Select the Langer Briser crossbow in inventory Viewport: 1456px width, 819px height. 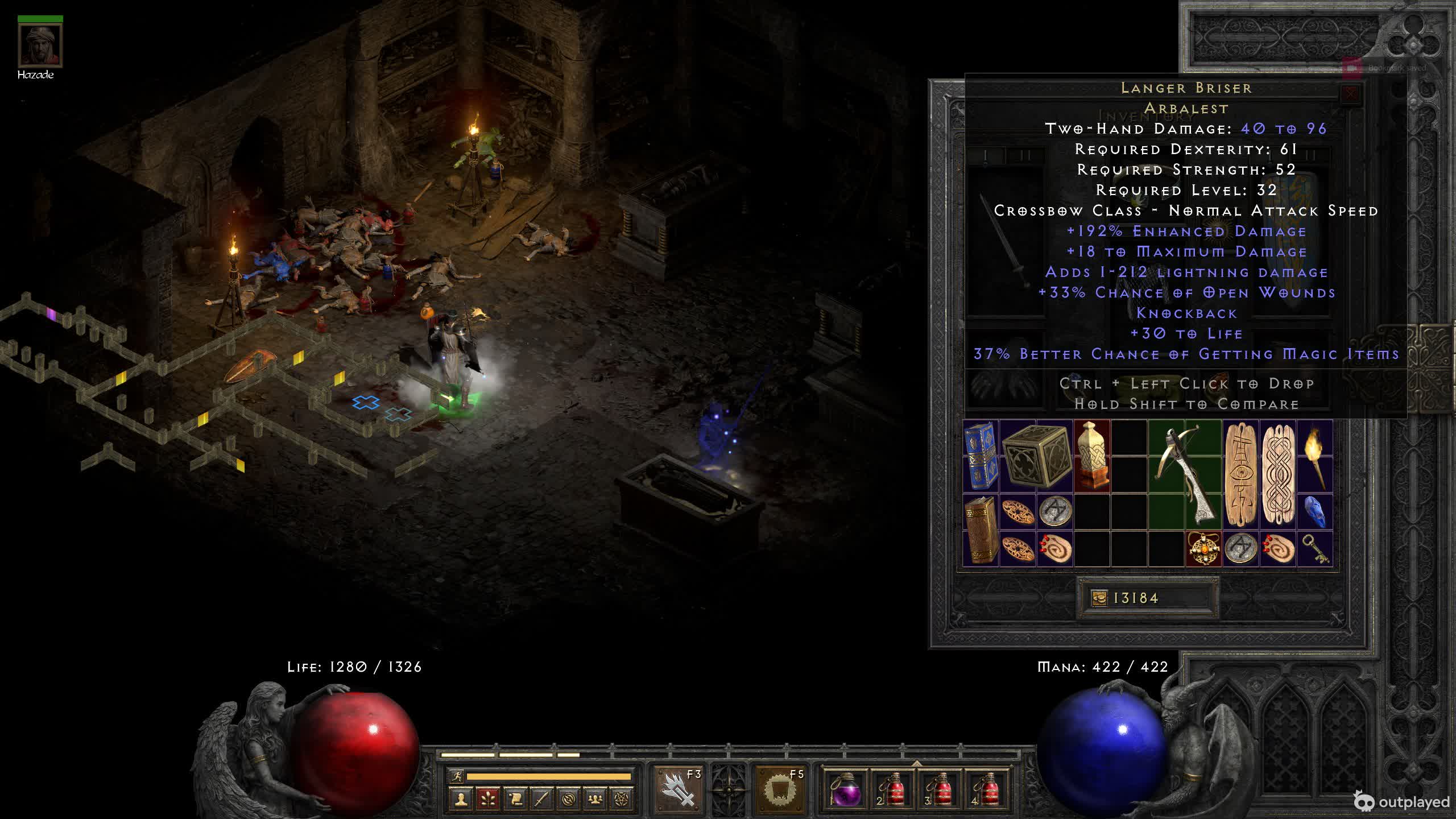click(x=1185, y=475)
